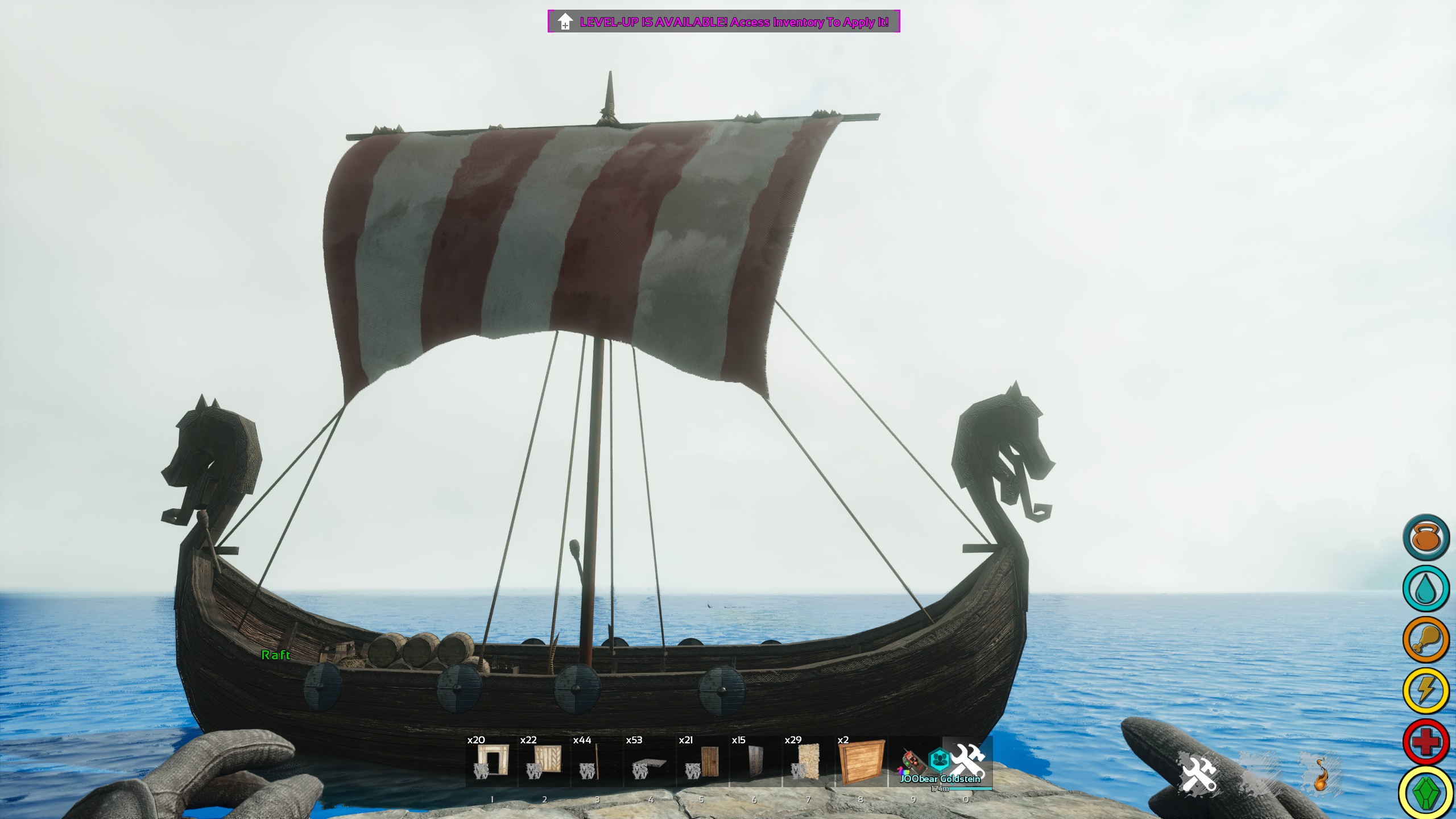Select the wooden door x21 in hotbar slot 5
The image size is (1456, 819).
tap(702, 762)
